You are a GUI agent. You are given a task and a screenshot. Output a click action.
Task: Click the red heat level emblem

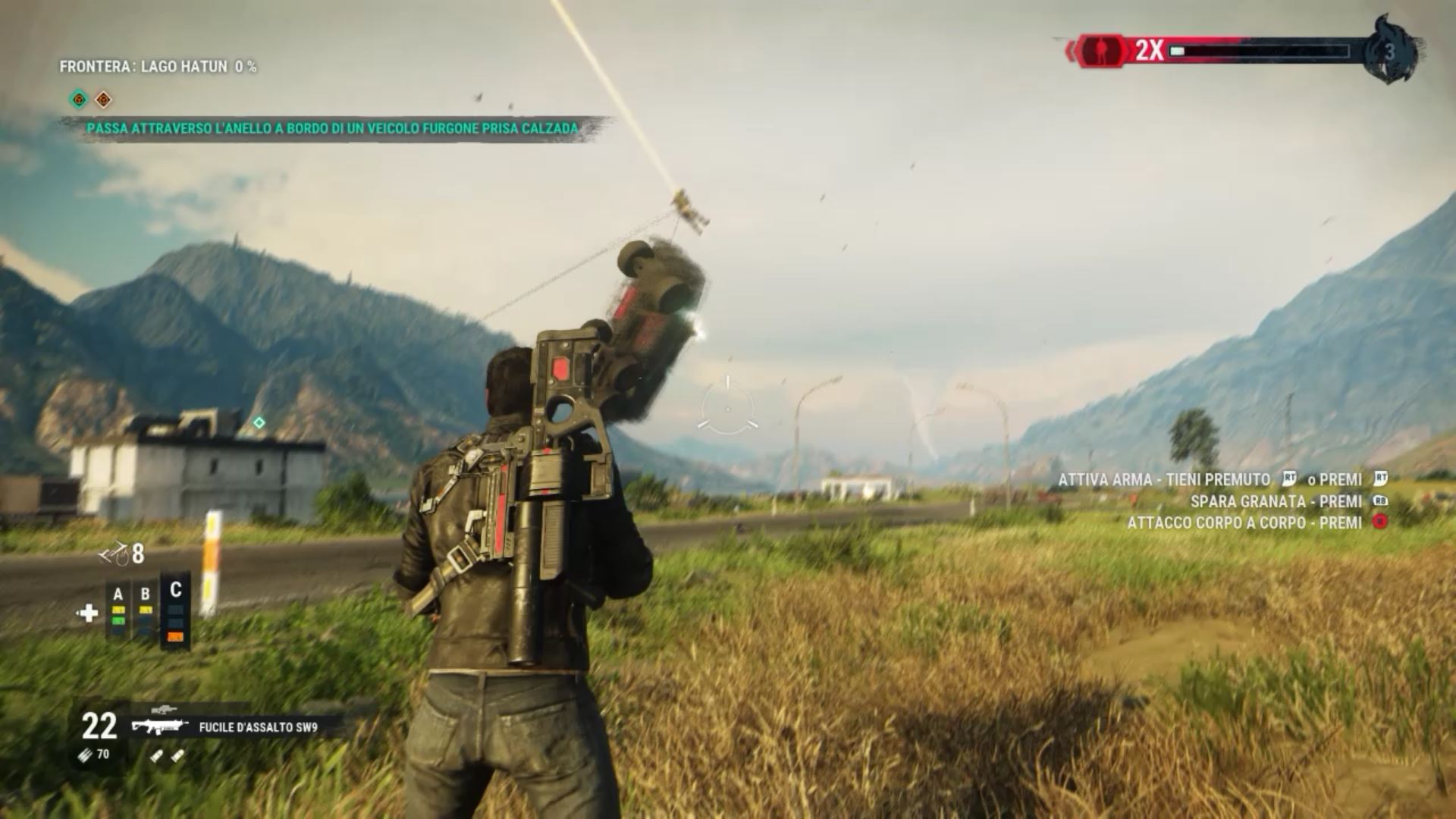[x=1100, y=51]
